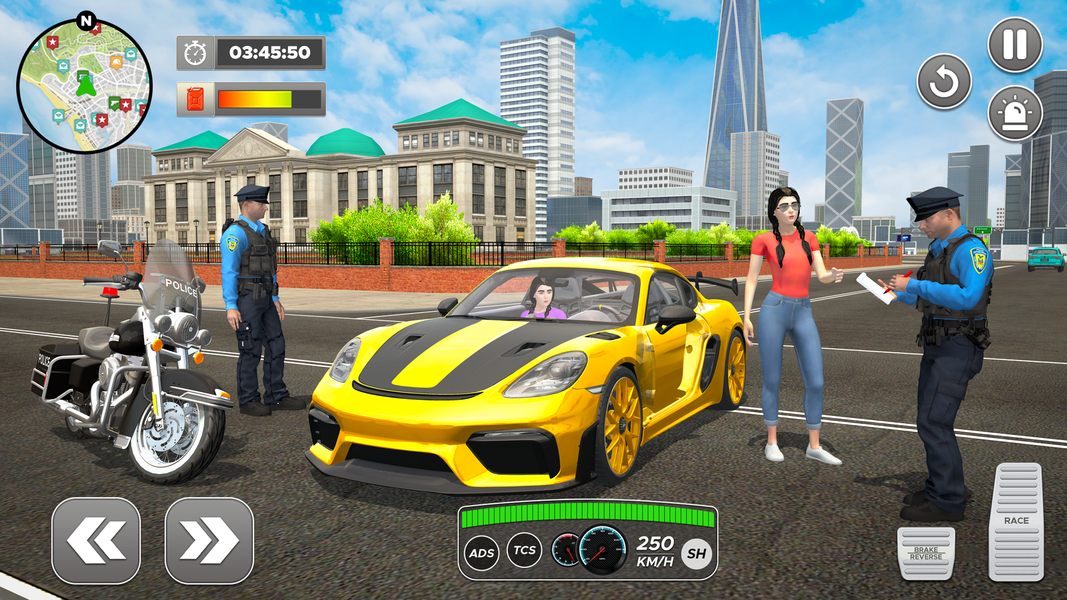This screenshot has height=600, width=1067.
Task: Activate the police siren button
Action: (1015, 114)
